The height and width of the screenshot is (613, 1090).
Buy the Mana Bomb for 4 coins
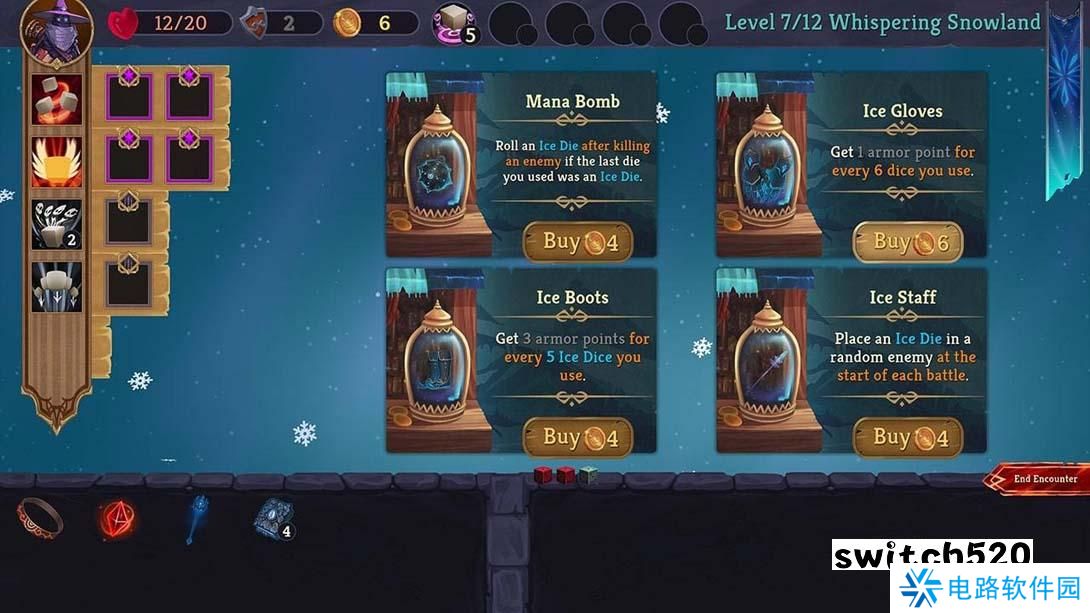coord(578,241)
